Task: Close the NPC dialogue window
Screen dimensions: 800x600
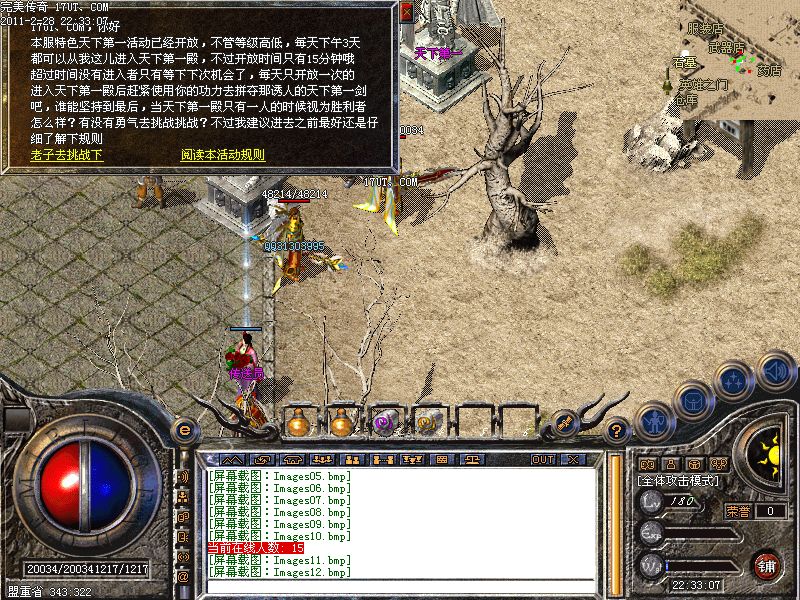Action: 406,13
